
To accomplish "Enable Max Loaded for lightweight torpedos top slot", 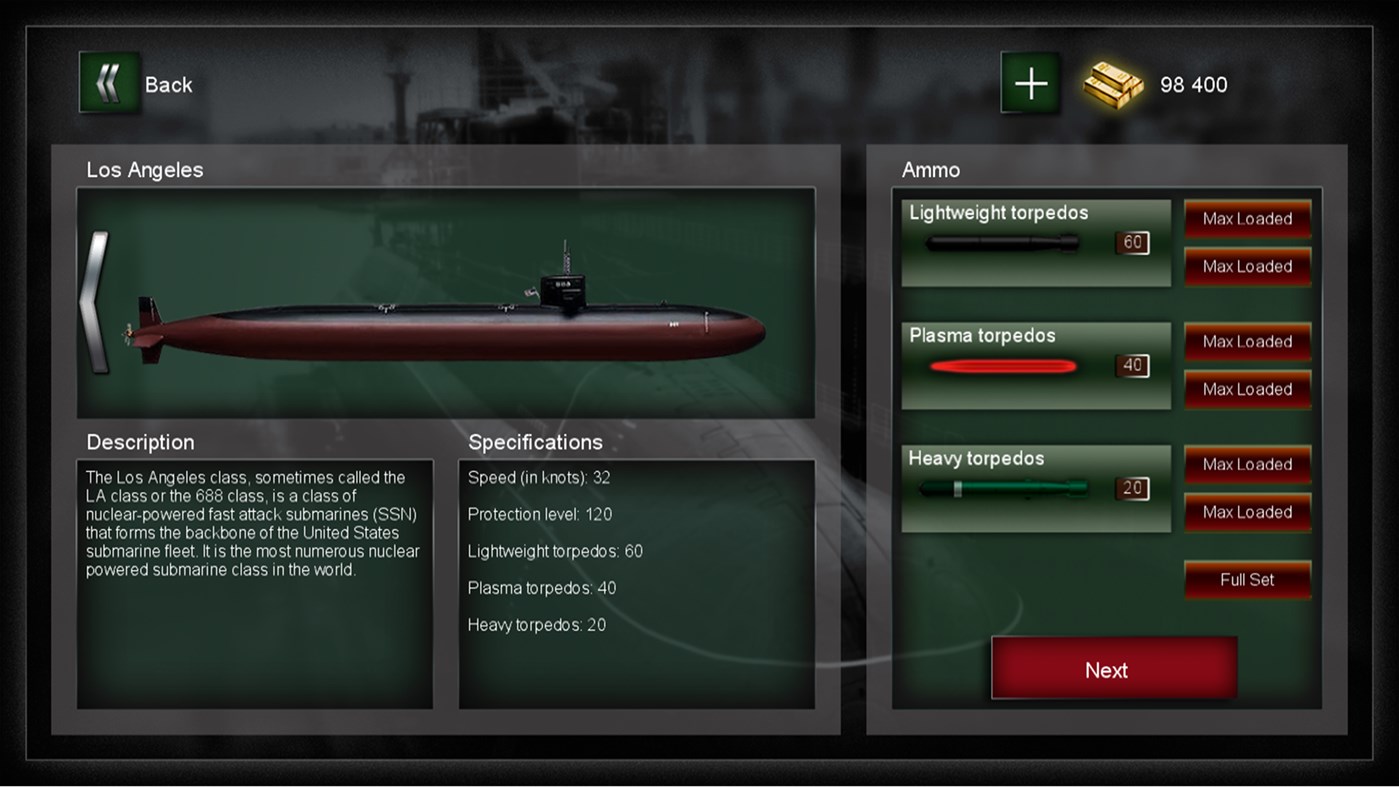I will [1247, 218].
